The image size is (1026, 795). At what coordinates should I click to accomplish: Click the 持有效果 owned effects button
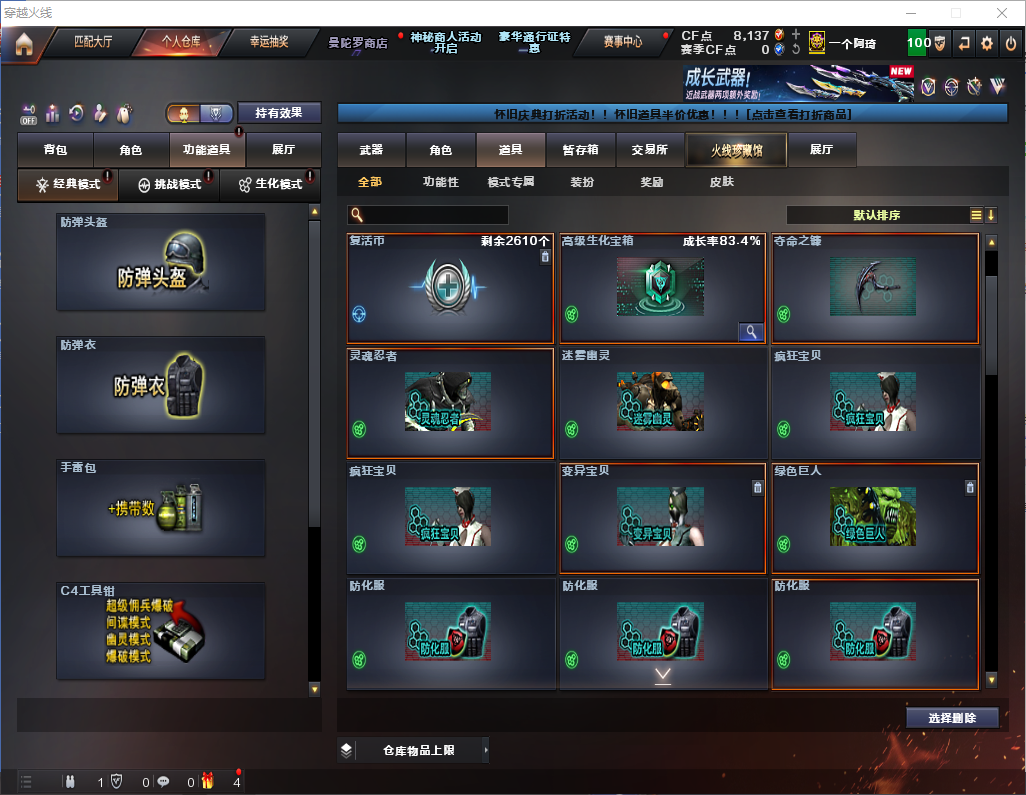[279, 113]
